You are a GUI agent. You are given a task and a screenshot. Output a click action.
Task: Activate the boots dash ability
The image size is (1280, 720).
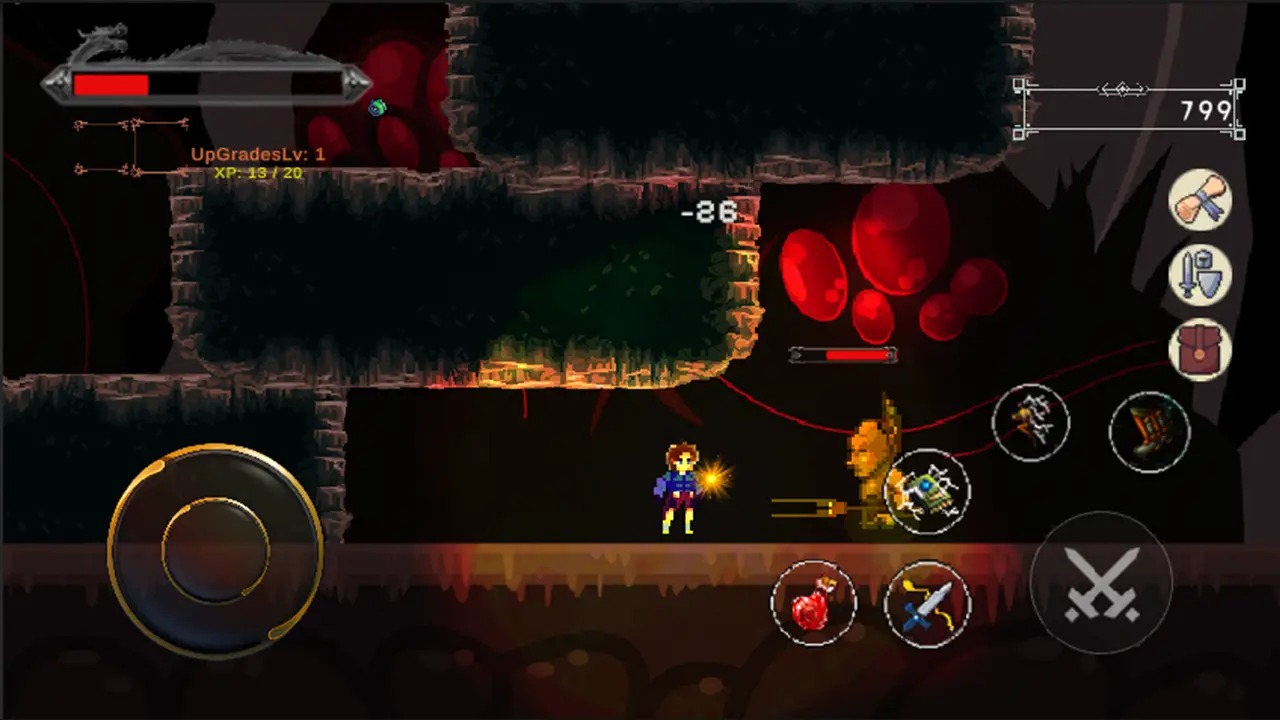coord(1149,431)
